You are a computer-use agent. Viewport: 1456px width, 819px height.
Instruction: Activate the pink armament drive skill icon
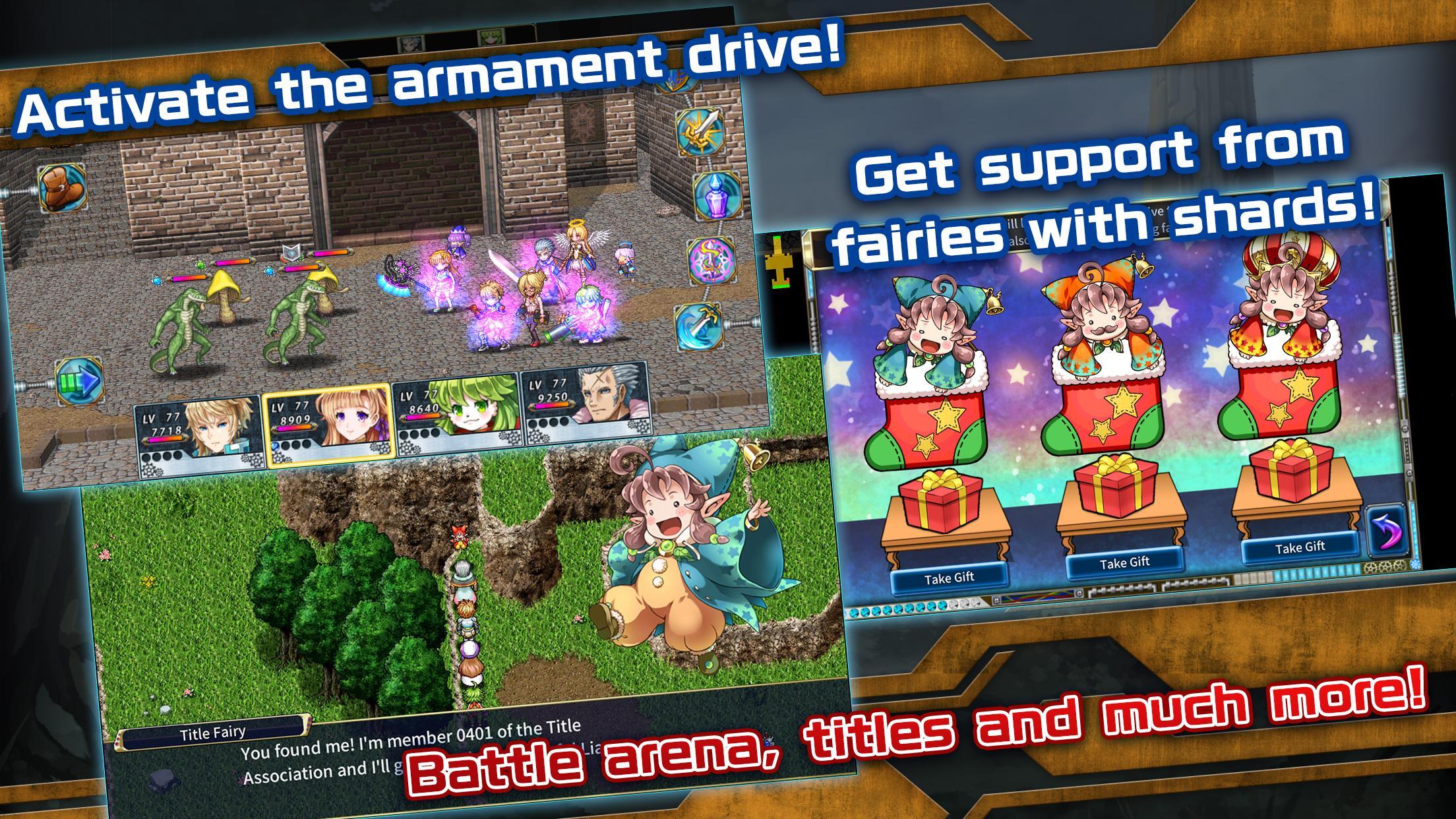tap(710, 262)
